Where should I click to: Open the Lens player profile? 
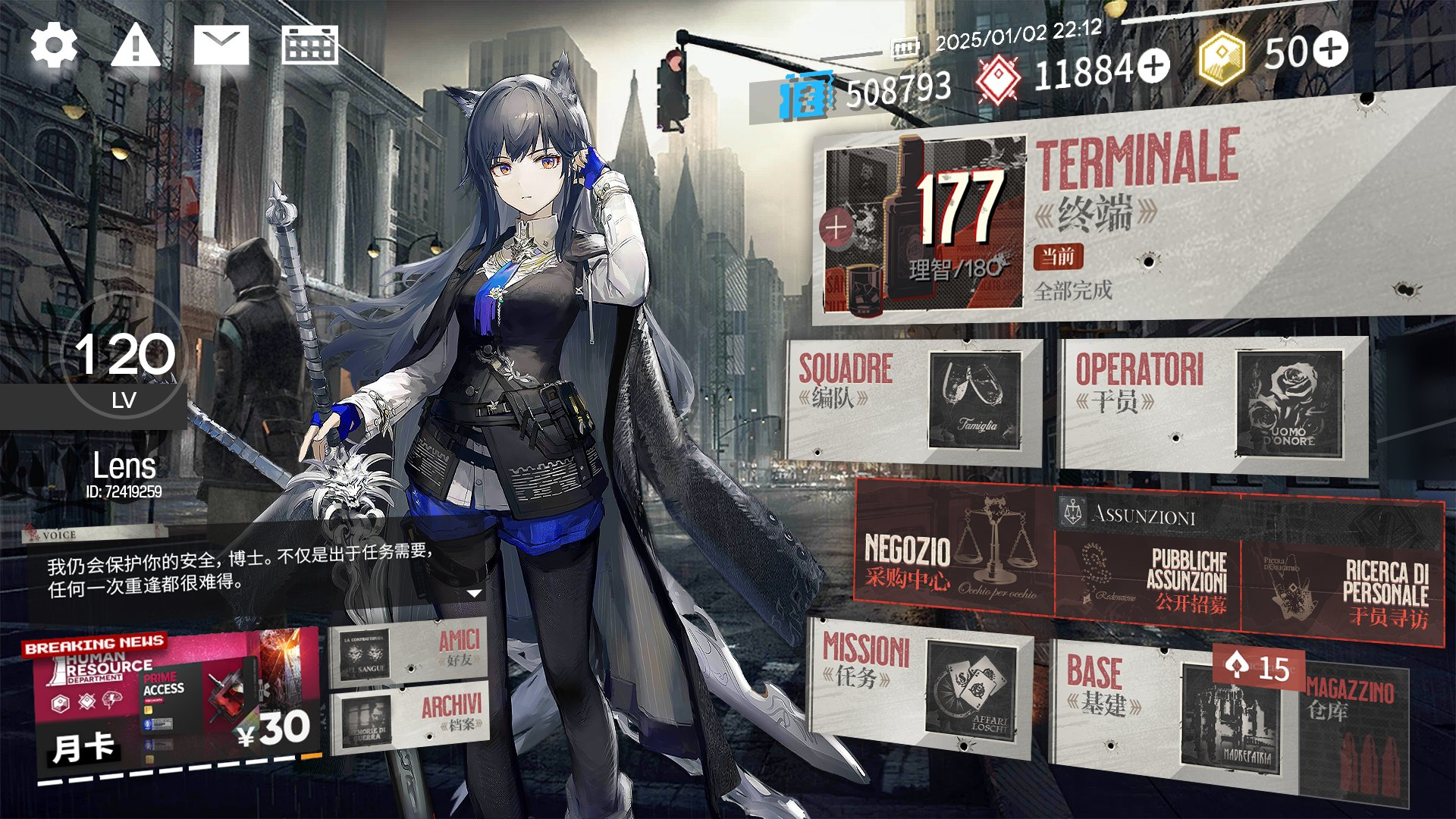coord(124,470)
